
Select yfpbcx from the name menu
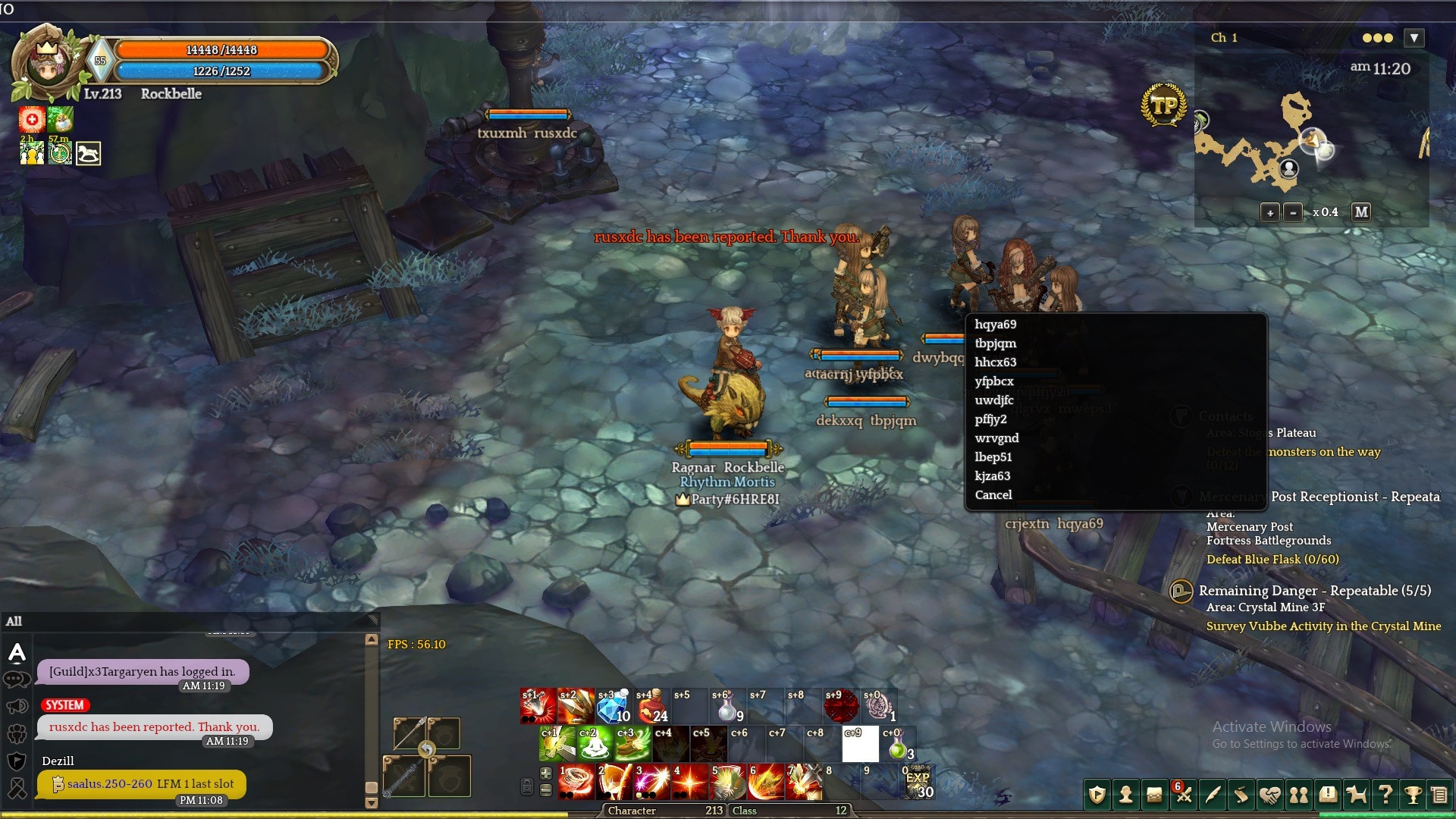[x=993, y=381]
